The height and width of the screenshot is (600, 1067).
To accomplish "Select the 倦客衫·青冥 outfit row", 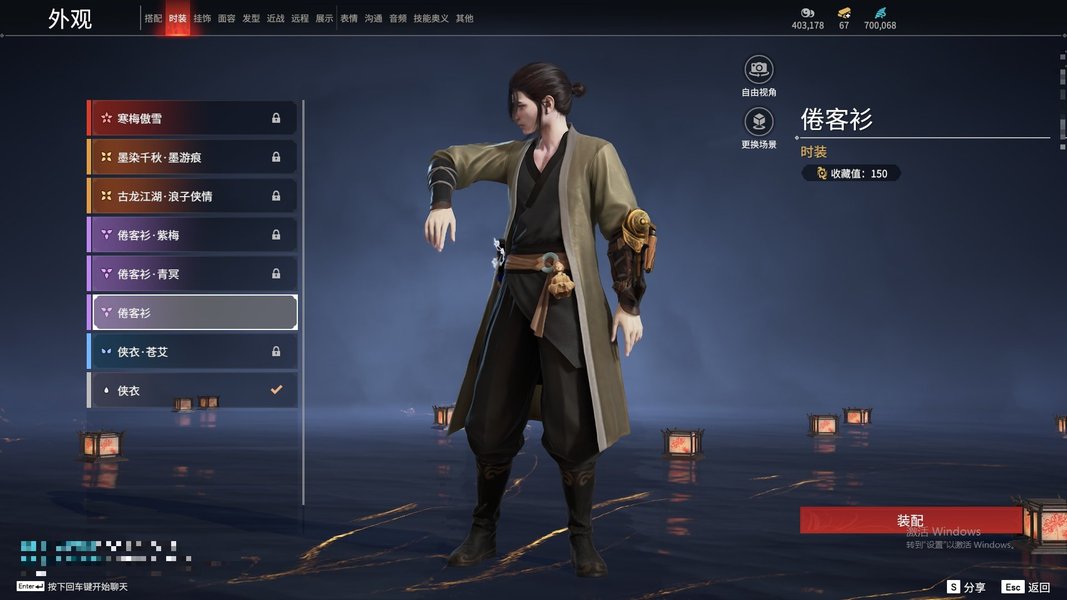I will click(x=192, y=273).
